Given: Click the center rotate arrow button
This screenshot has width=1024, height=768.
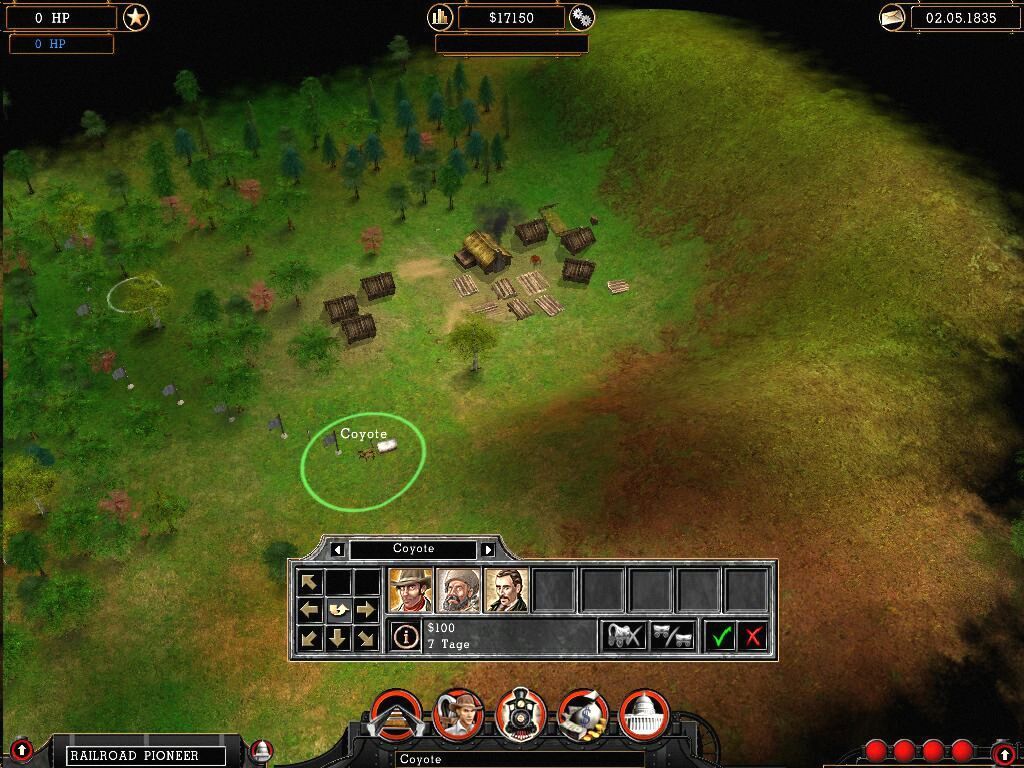Looking at the screenshot, I should [339, 609].
